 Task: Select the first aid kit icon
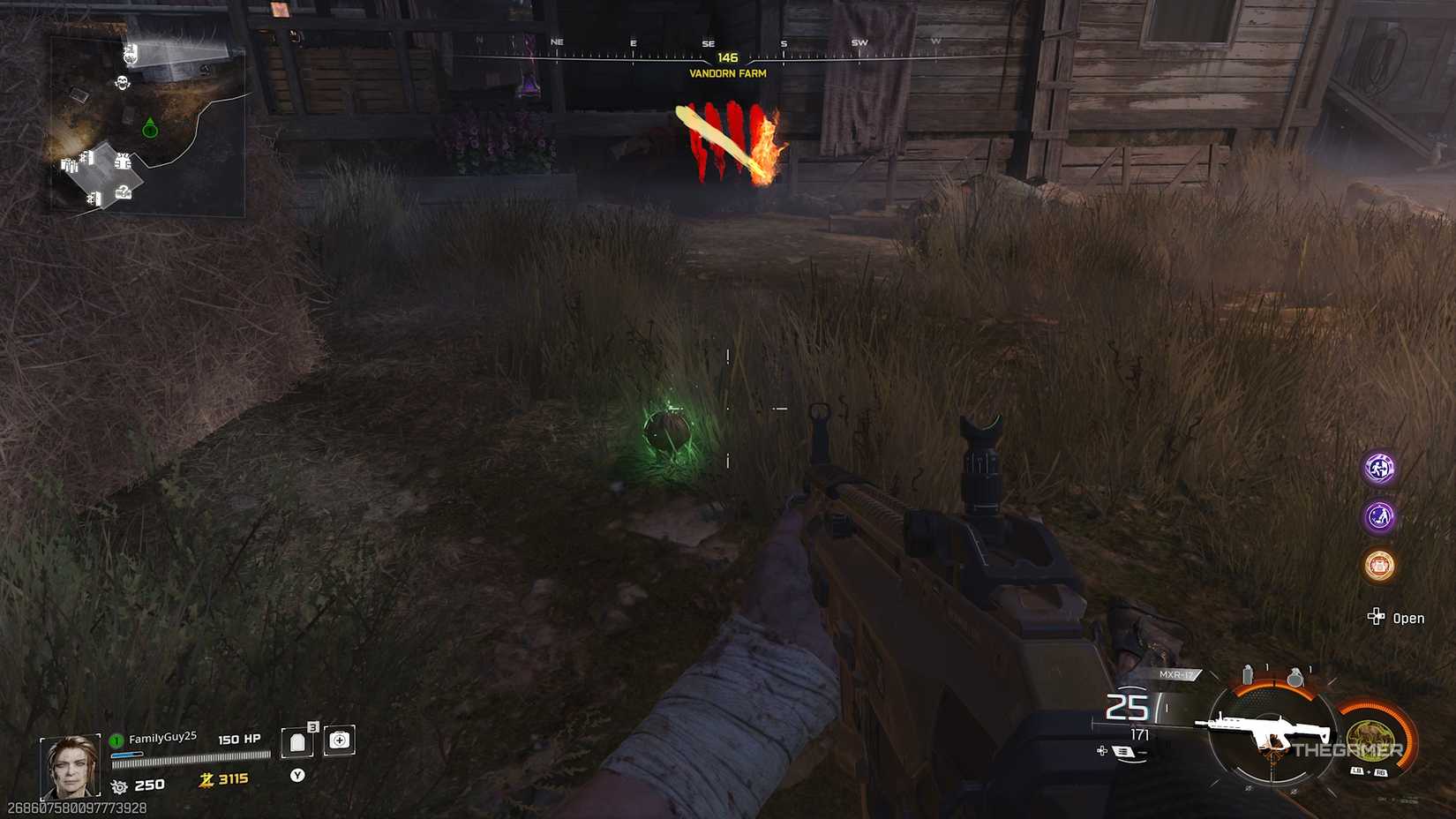(x=340, y=740)
